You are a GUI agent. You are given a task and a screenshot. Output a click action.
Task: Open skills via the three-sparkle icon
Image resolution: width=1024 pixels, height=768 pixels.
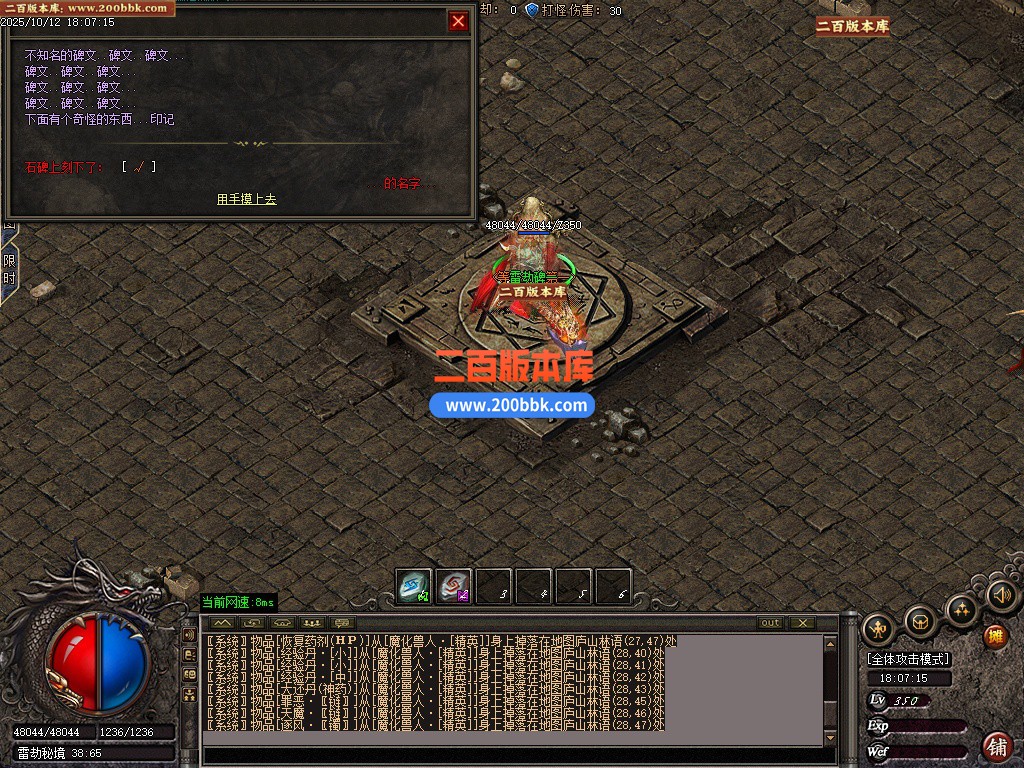(x=961, y=609)
